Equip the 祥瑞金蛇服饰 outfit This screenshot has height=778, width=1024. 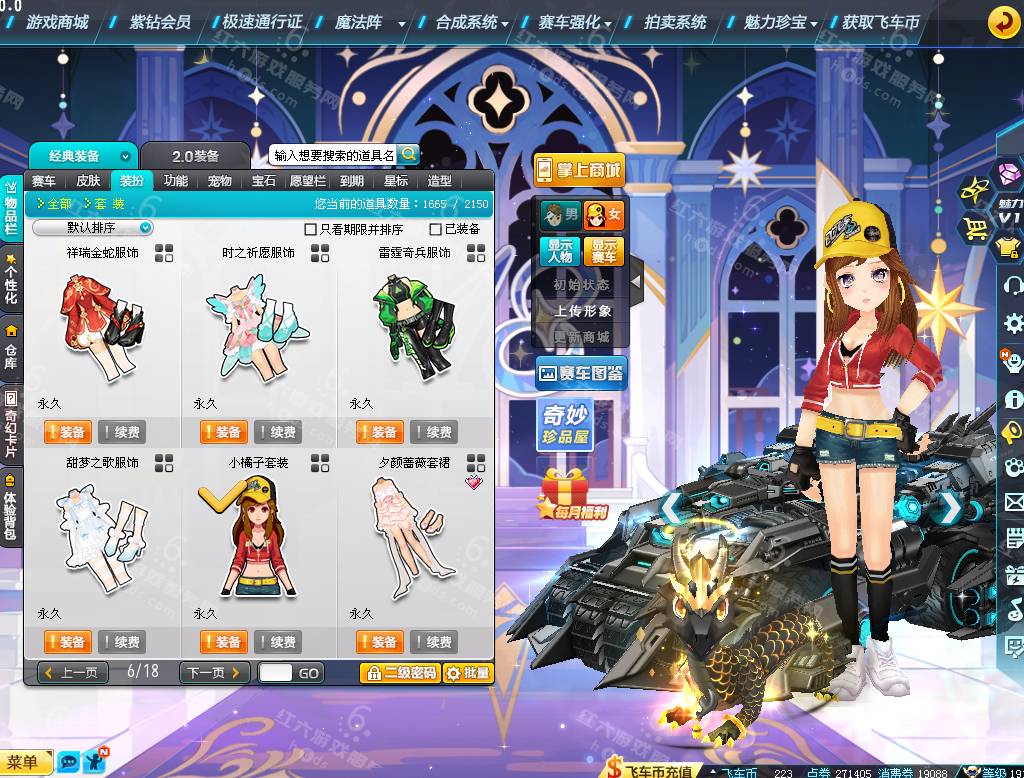point(67,432)
